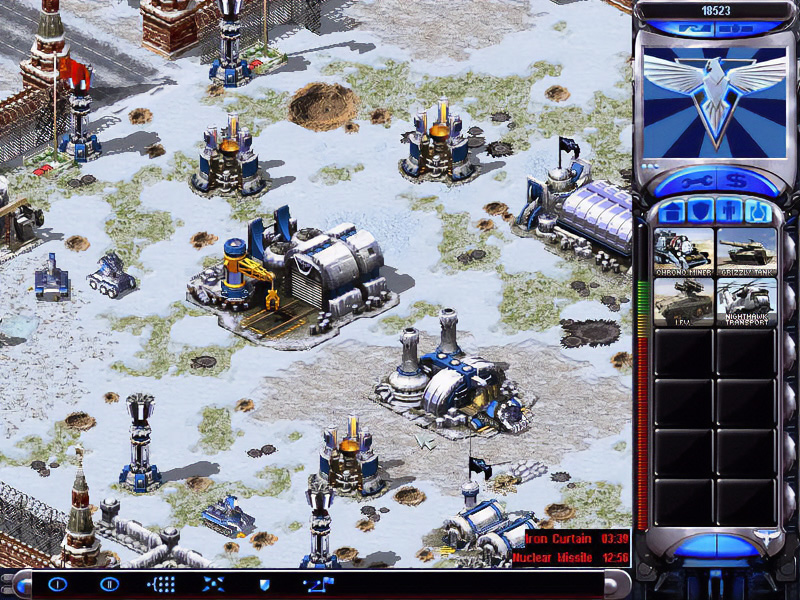Select team II on the command bar
The width and height of the screenshot is (800, 600).
109,584
